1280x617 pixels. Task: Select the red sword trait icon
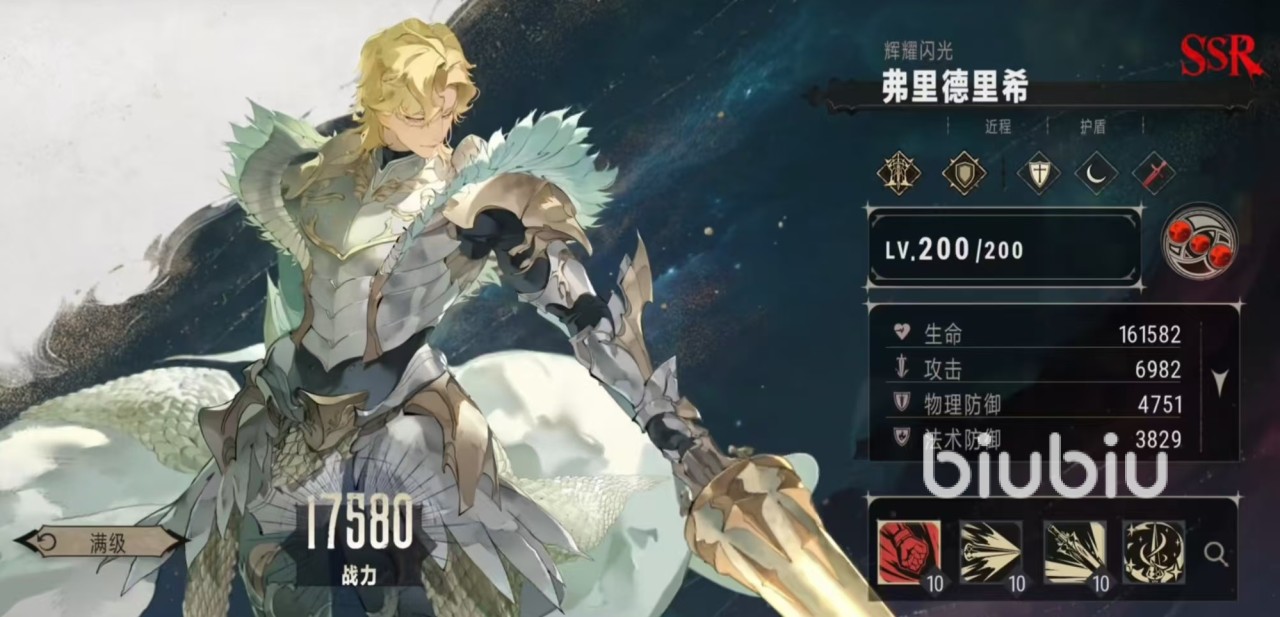(x=1154, y=173)
